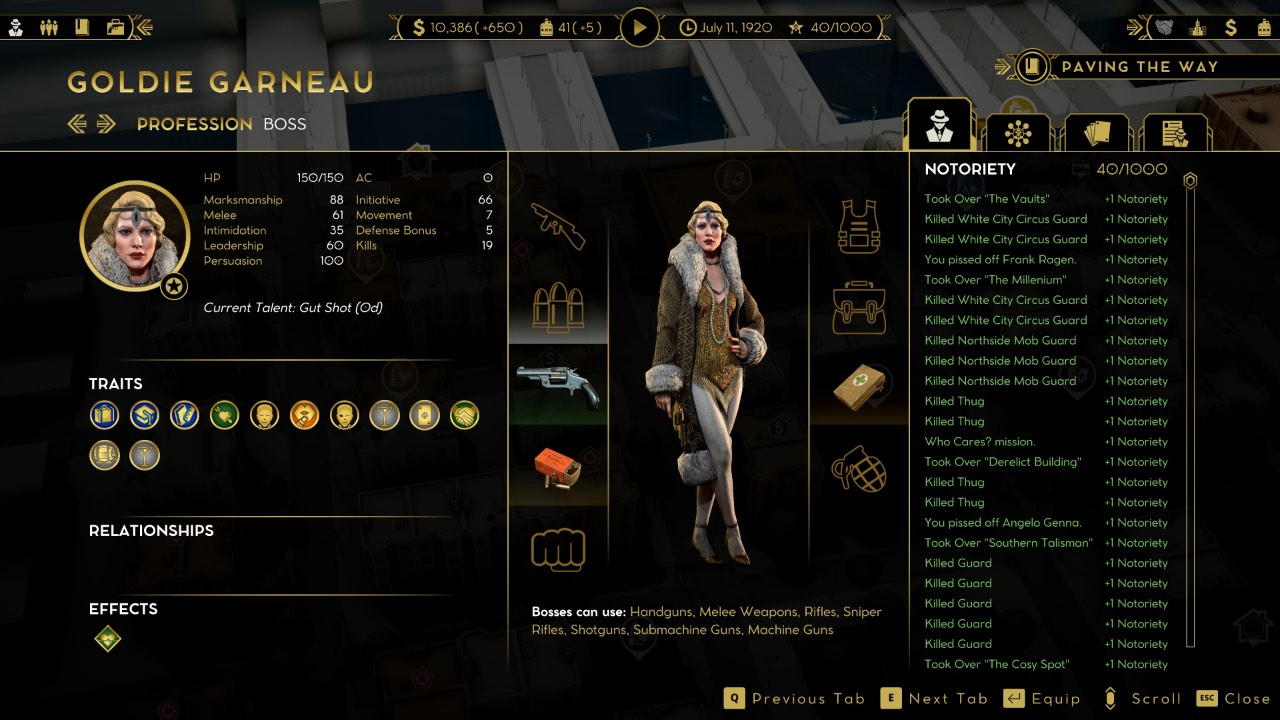Open the gang members menu icon
The image size is (1280, 720).
[x=48, y=27]
